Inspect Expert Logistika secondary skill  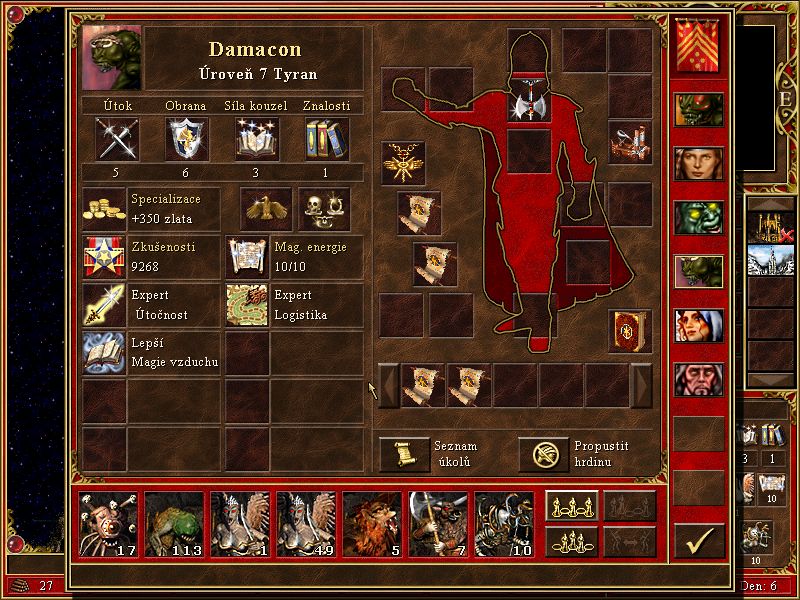click(246, 305)
